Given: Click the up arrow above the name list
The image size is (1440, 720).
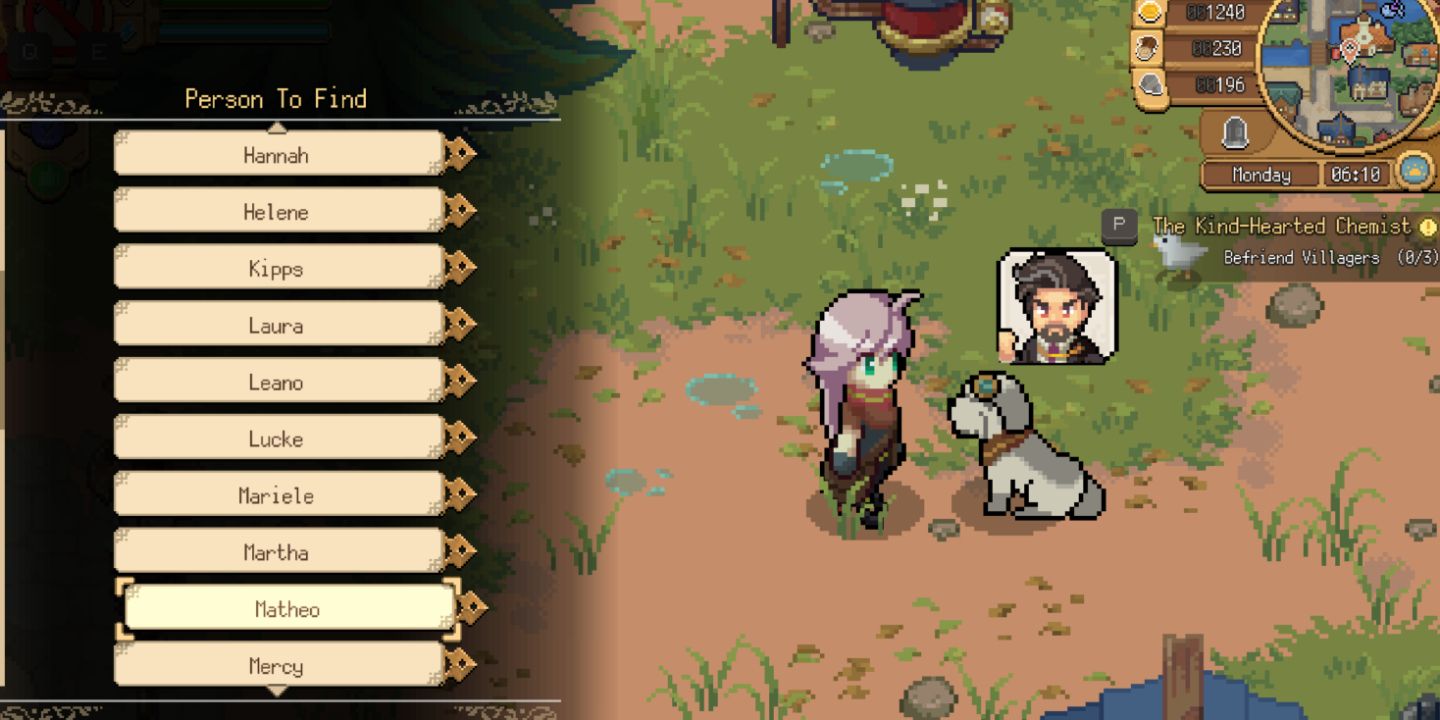Looking at the screenshot, I should tap(277, 126).
